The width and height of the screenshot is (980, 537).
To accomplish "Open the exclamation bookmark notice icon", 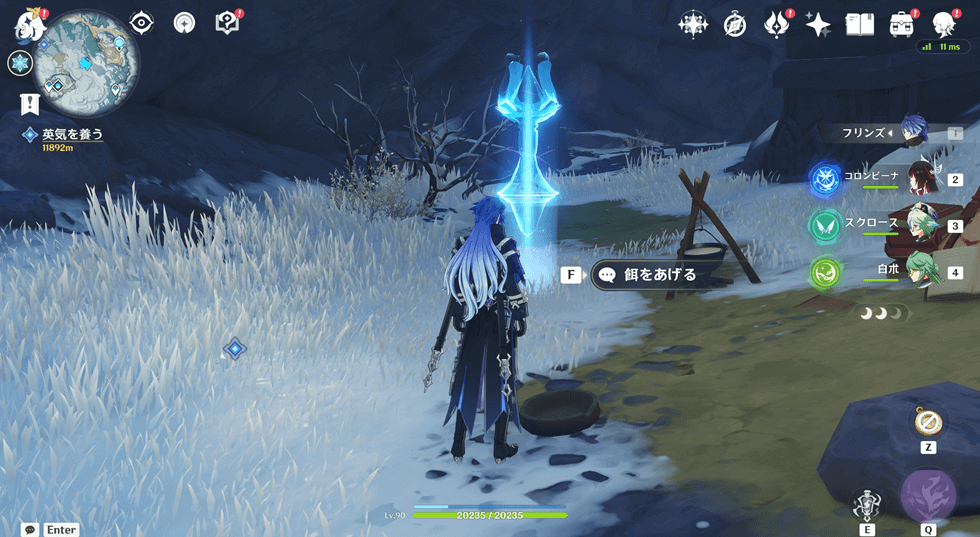I will tap(29, 103).
